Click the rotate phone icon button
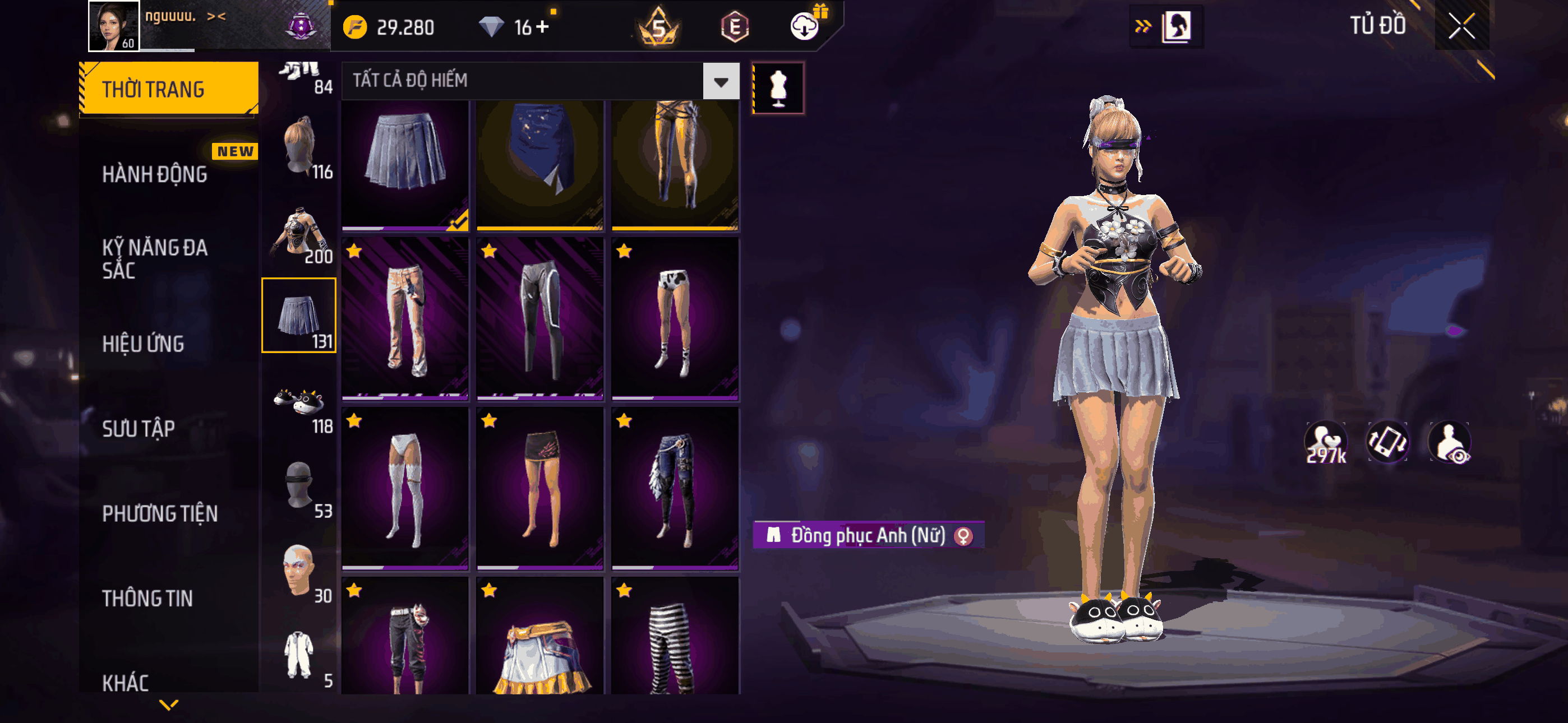1568x723 pixels. click(1388, 442)
